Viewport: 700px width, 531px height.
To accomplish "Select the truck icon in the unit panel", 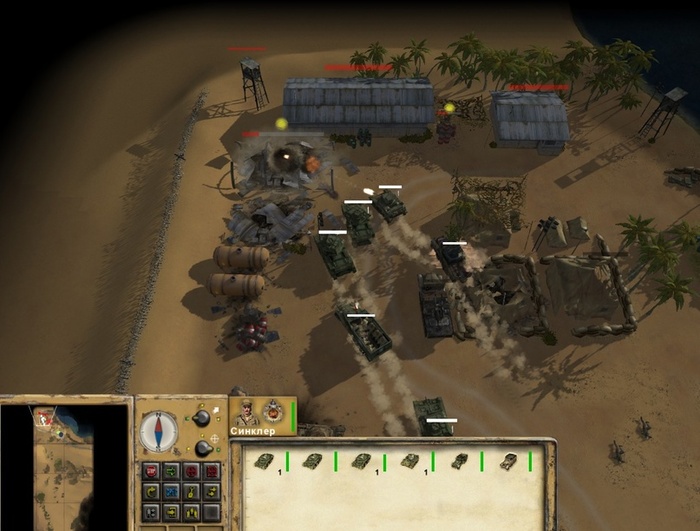I will pos(506,461).
